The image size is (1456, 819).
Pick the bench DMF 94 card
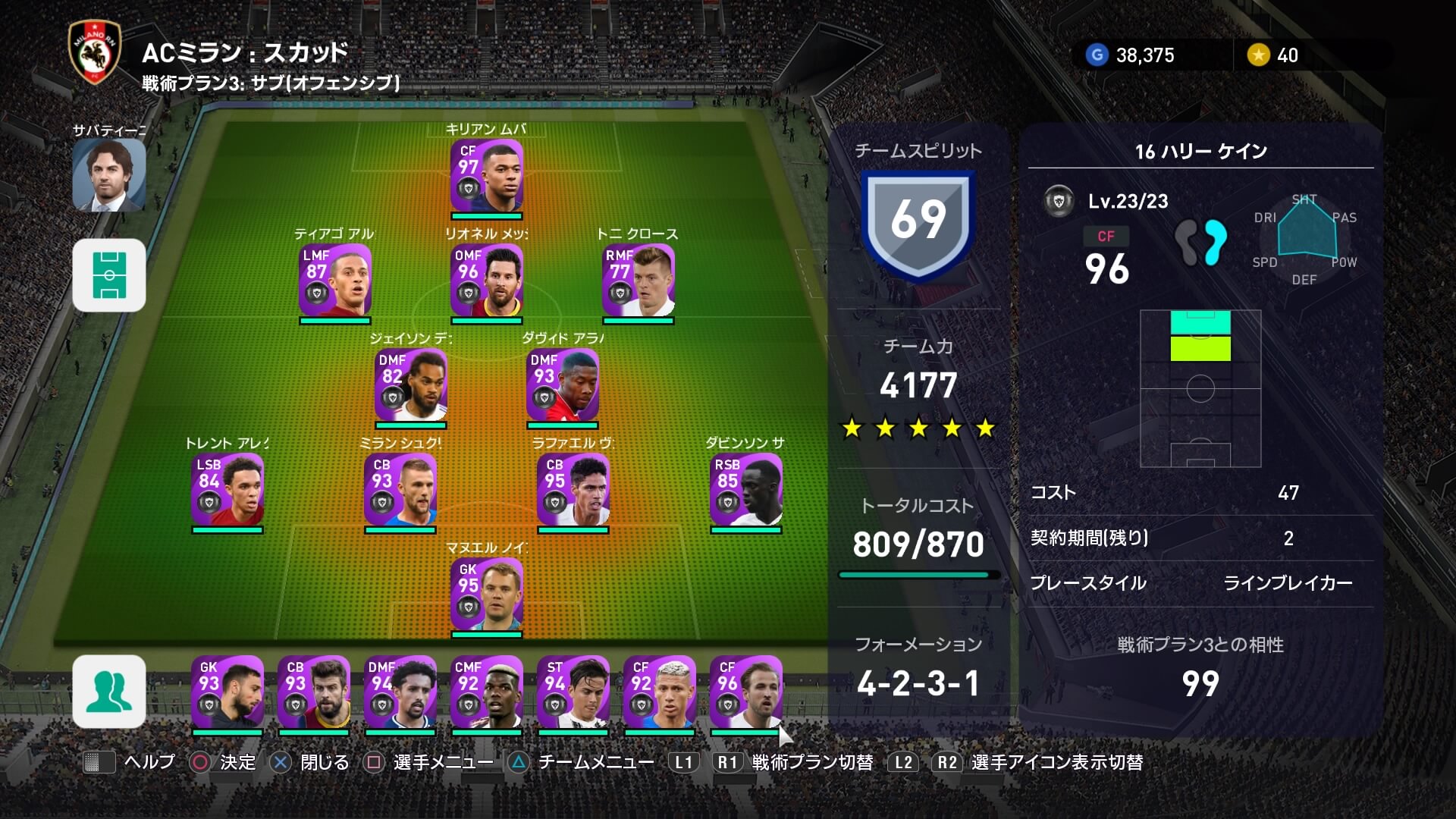point(400,692)
